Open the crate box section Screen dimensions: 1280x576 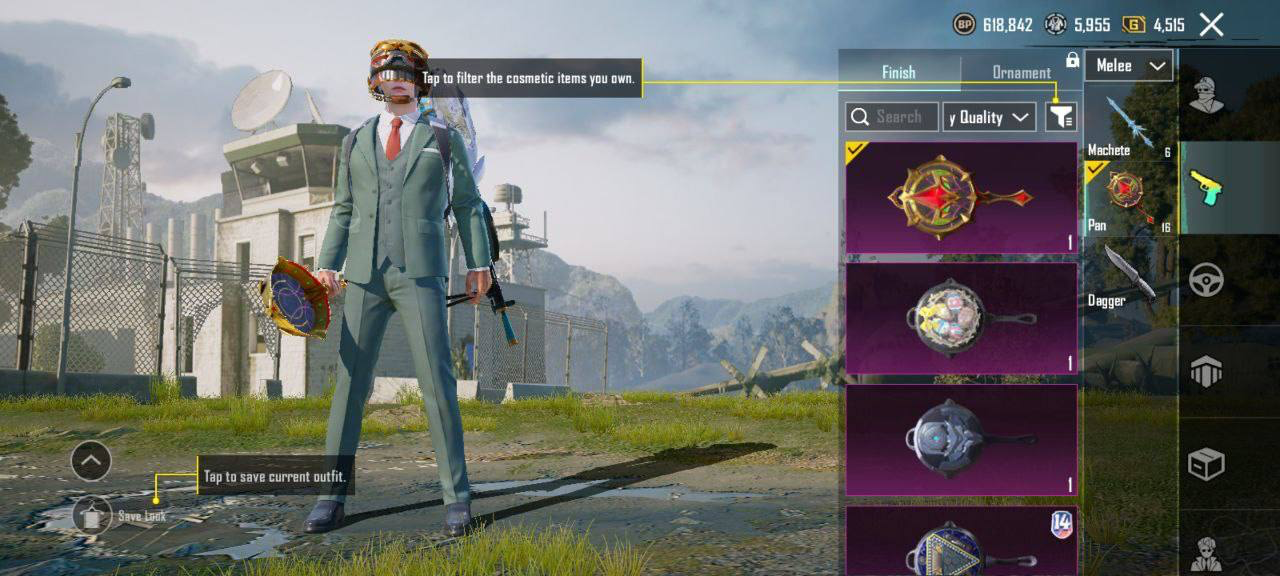click(1205, 464)
